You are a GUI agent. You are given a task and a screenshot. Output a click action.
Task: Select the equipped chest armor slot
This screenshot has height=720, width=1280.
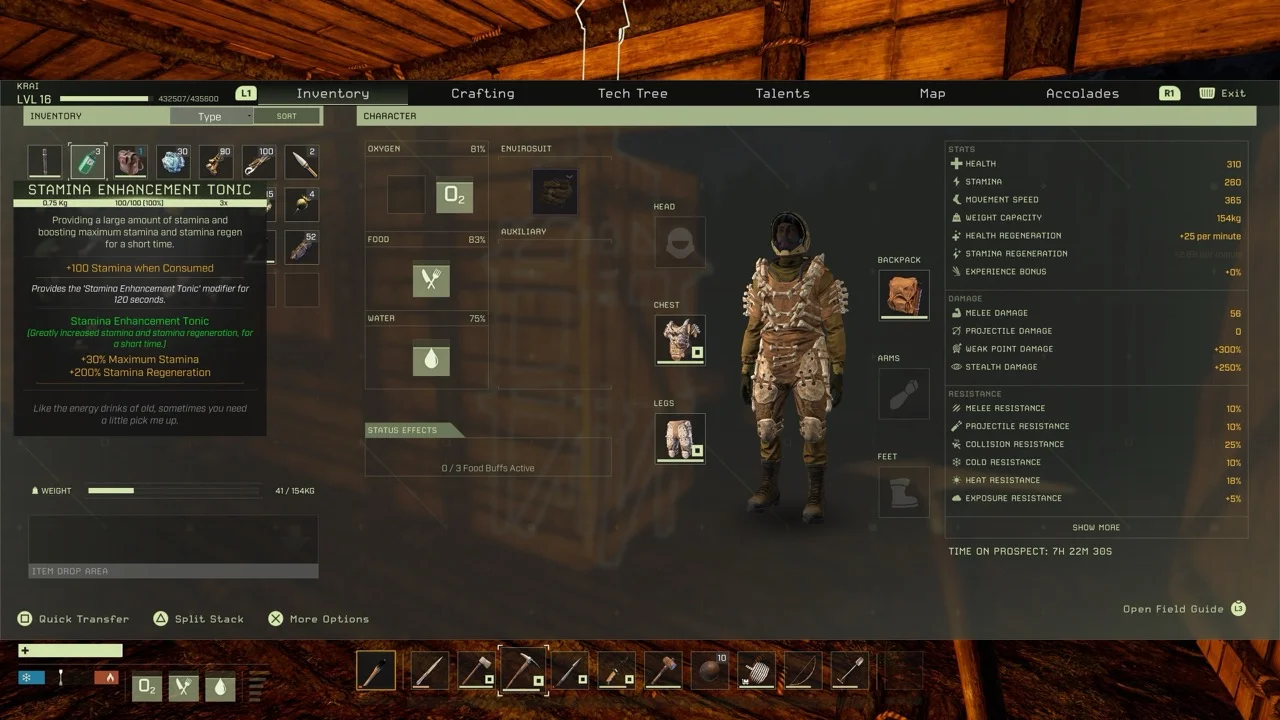point(680,340)
